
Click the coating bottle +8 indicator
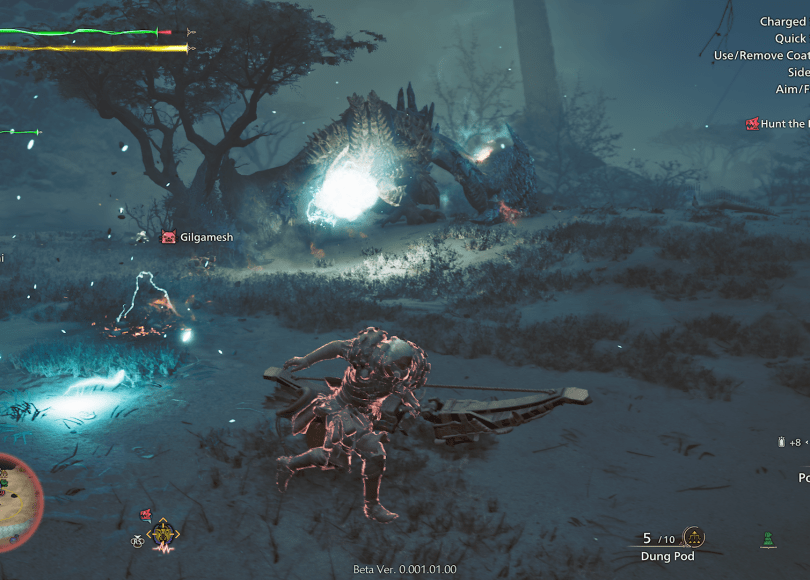point(788,442)
